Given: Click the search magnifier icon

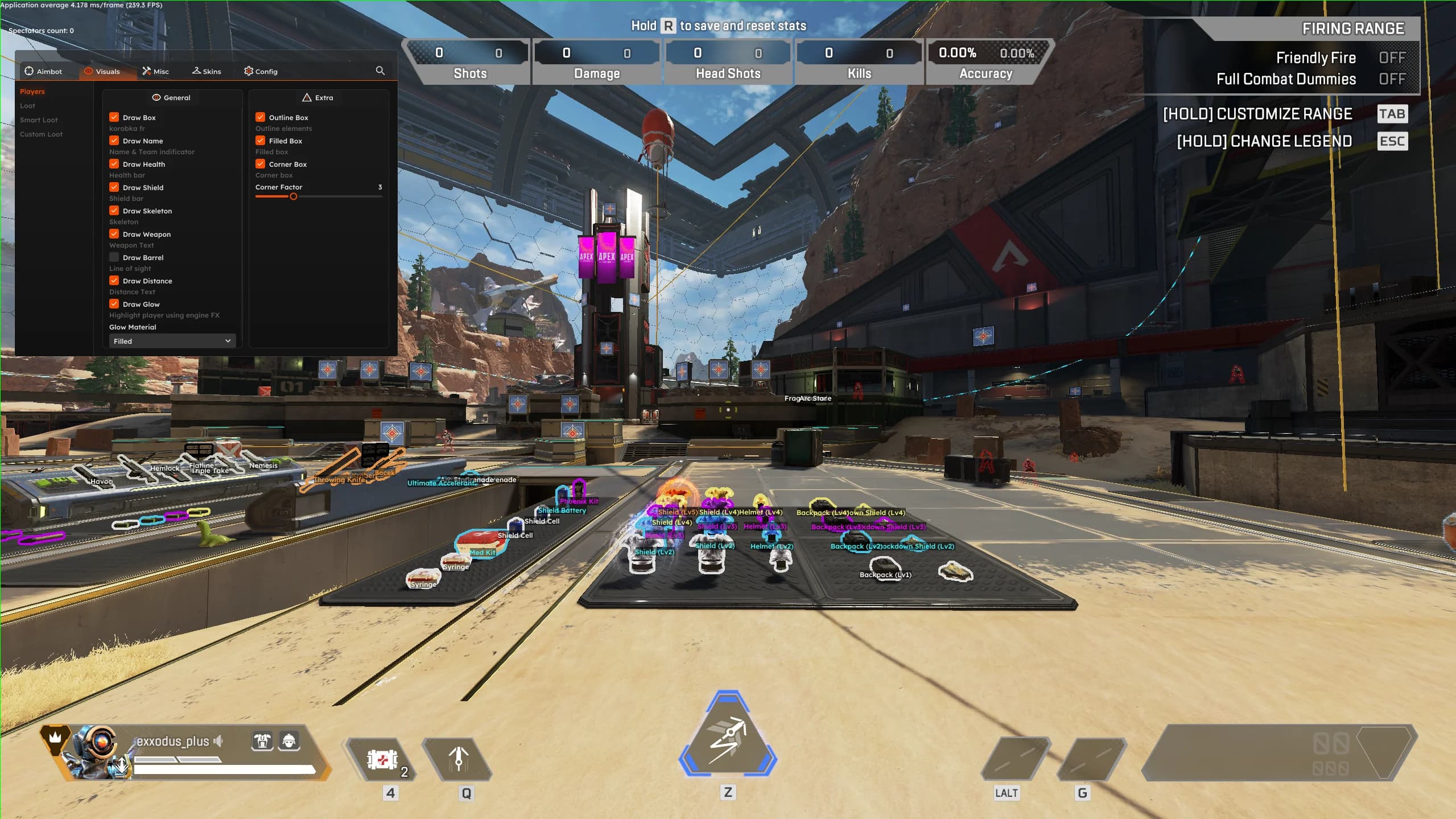Looking at the screenshot, I should click(x=380, y=71).
